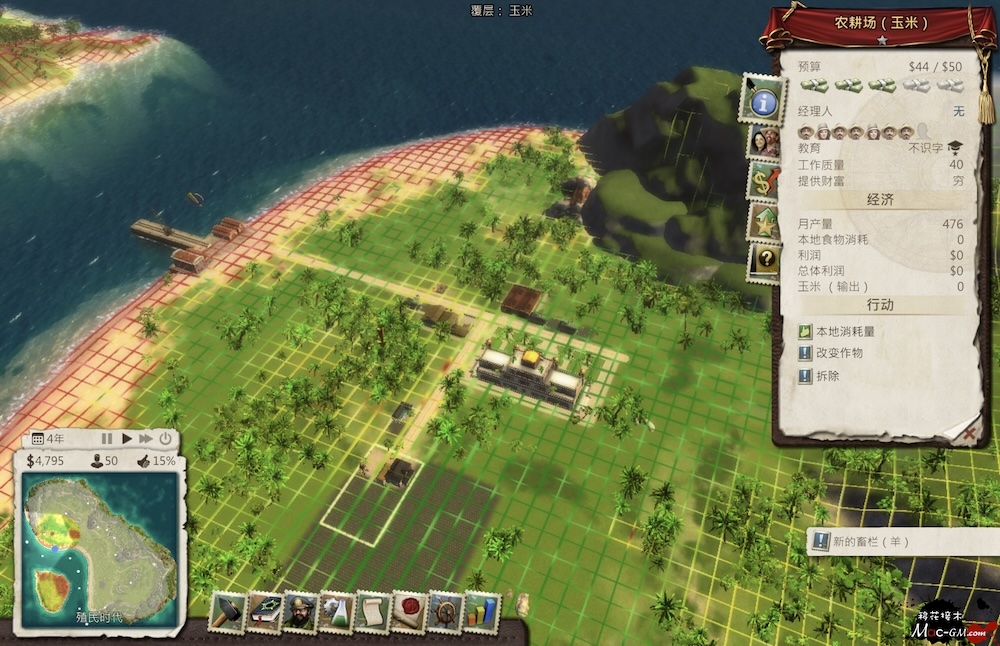
Task: Switch to the blue info tab
Action: click(x=763, y=100)
